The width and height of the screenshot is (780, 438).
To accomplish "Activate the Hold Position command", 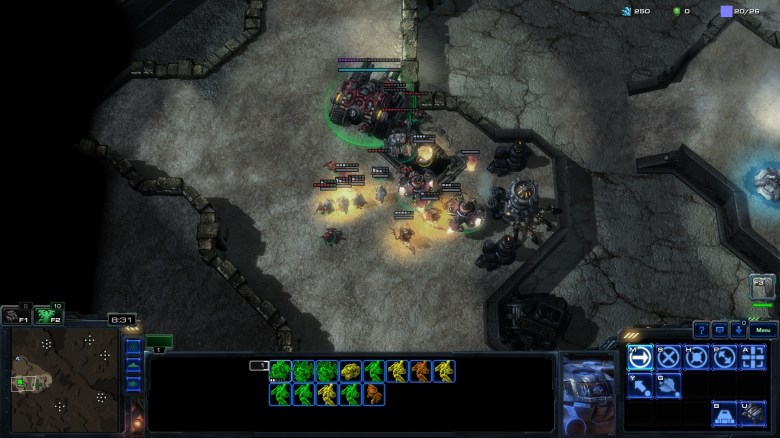I will pos(696,357).
